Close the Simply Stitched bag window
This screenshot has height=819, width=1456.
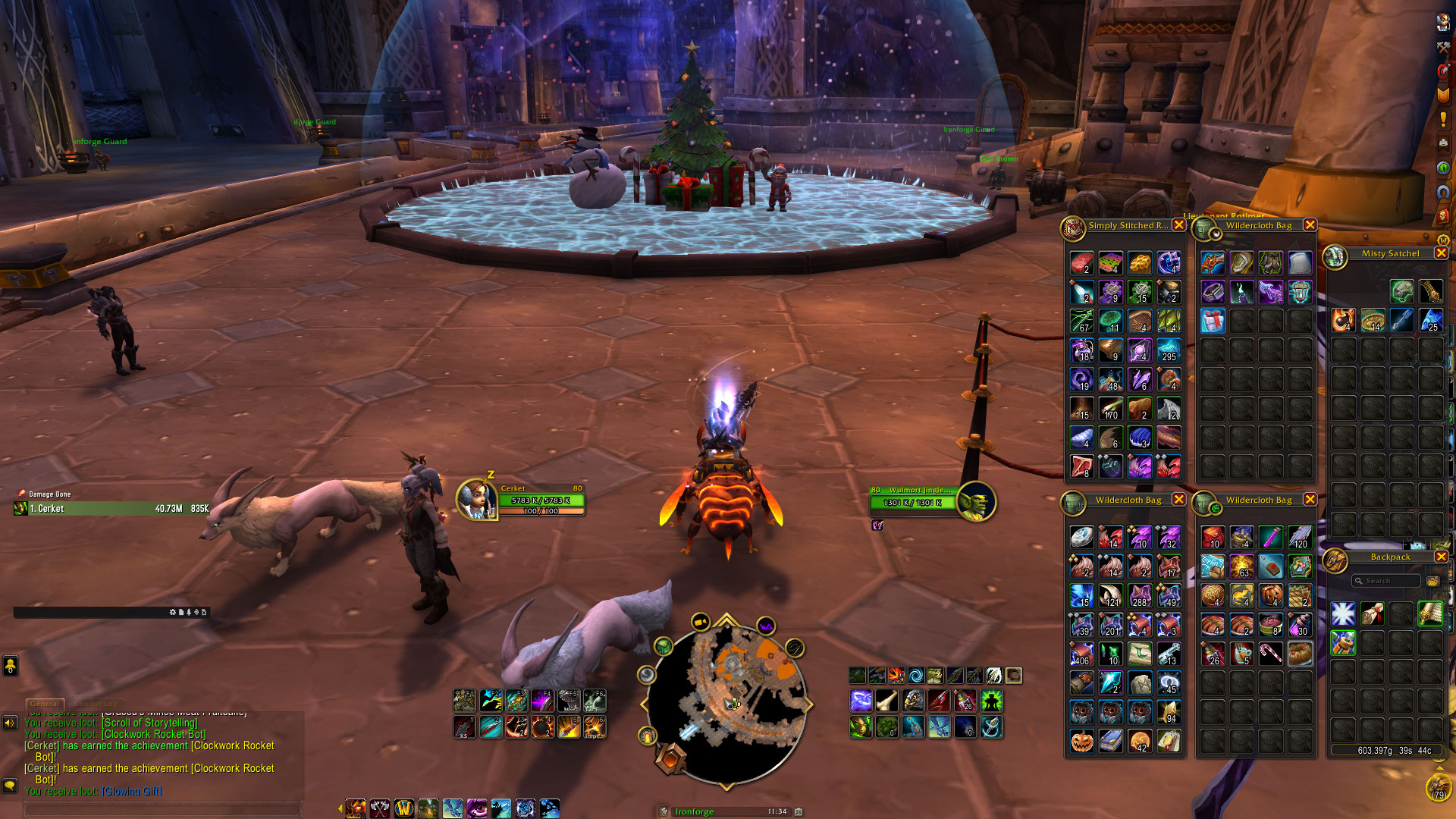pyautogui.click(x=1178, y=225)
